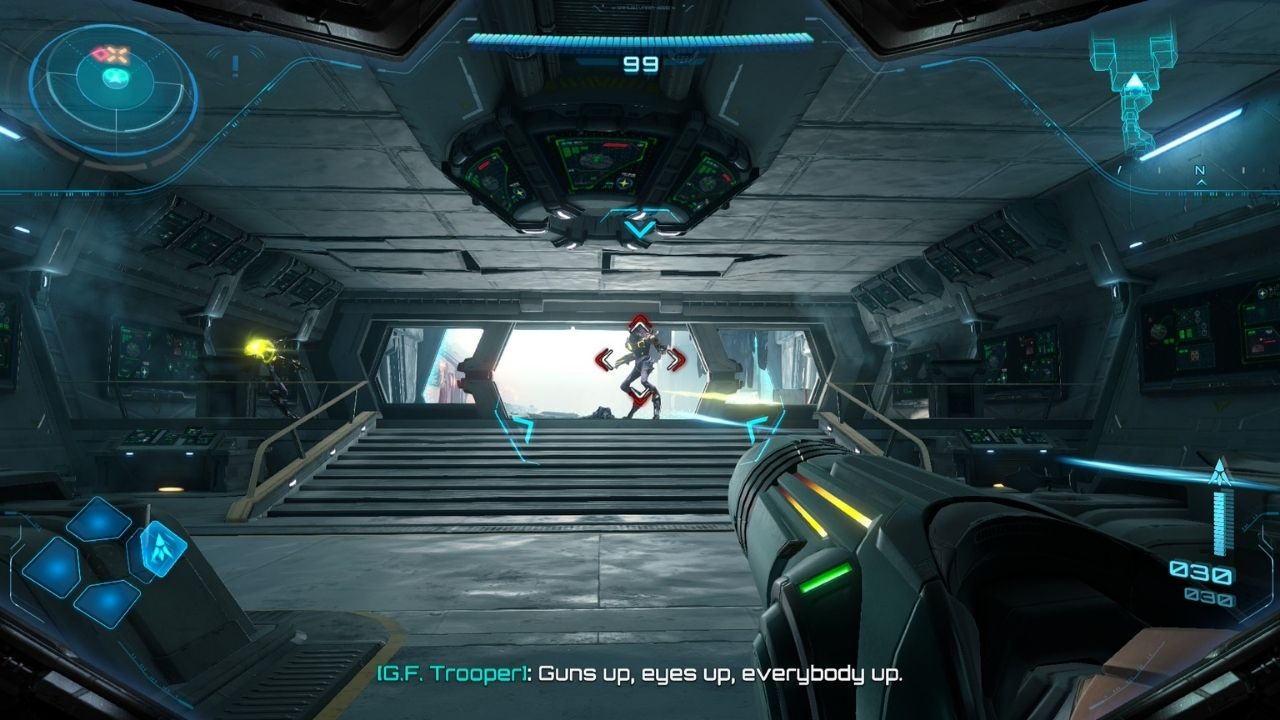Click the red lock-on reticle on the enemy
The image size is (1280, 720).
tap(640, 360)
